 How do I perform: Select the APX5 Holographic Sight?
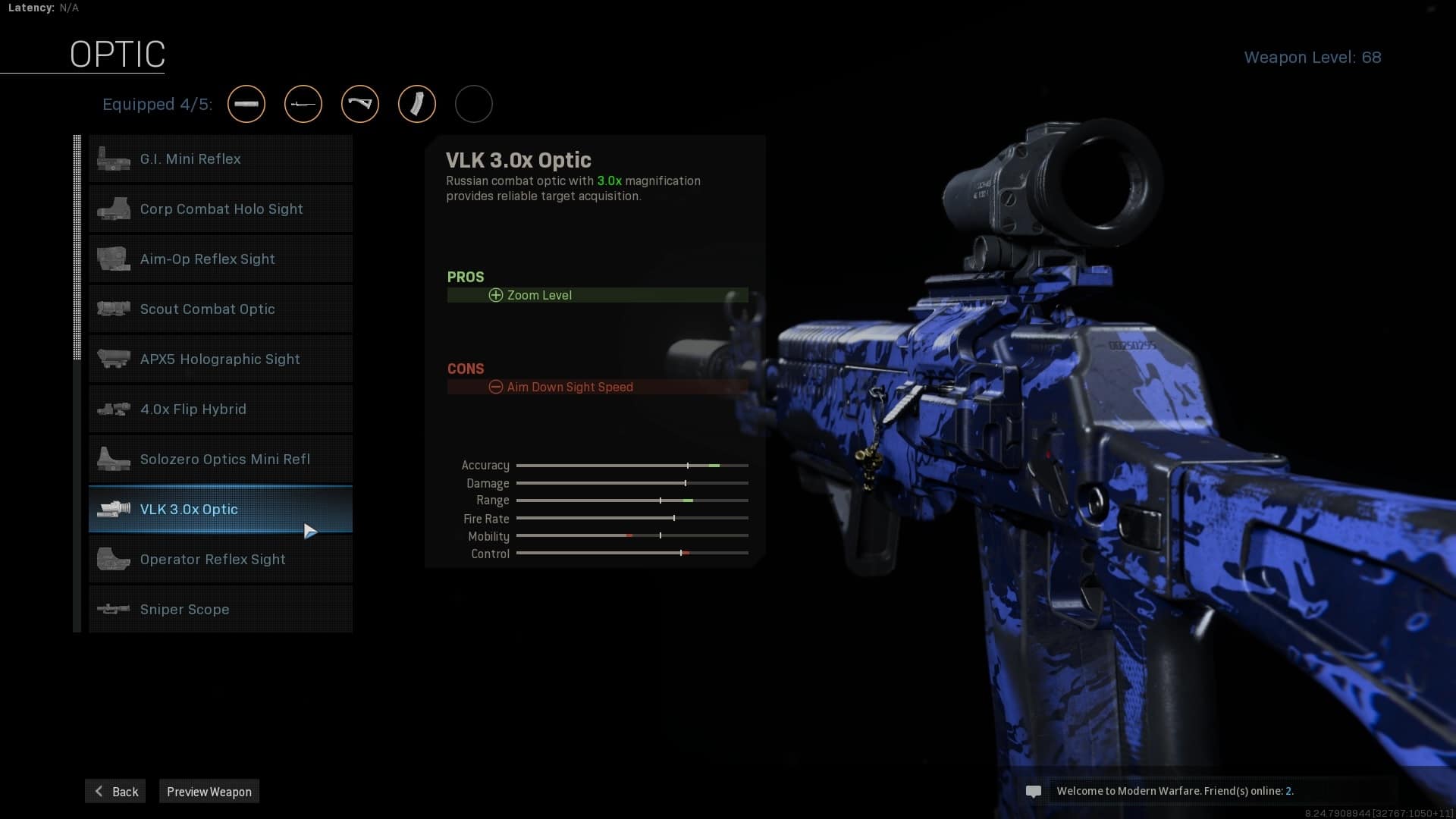[220, 359]
